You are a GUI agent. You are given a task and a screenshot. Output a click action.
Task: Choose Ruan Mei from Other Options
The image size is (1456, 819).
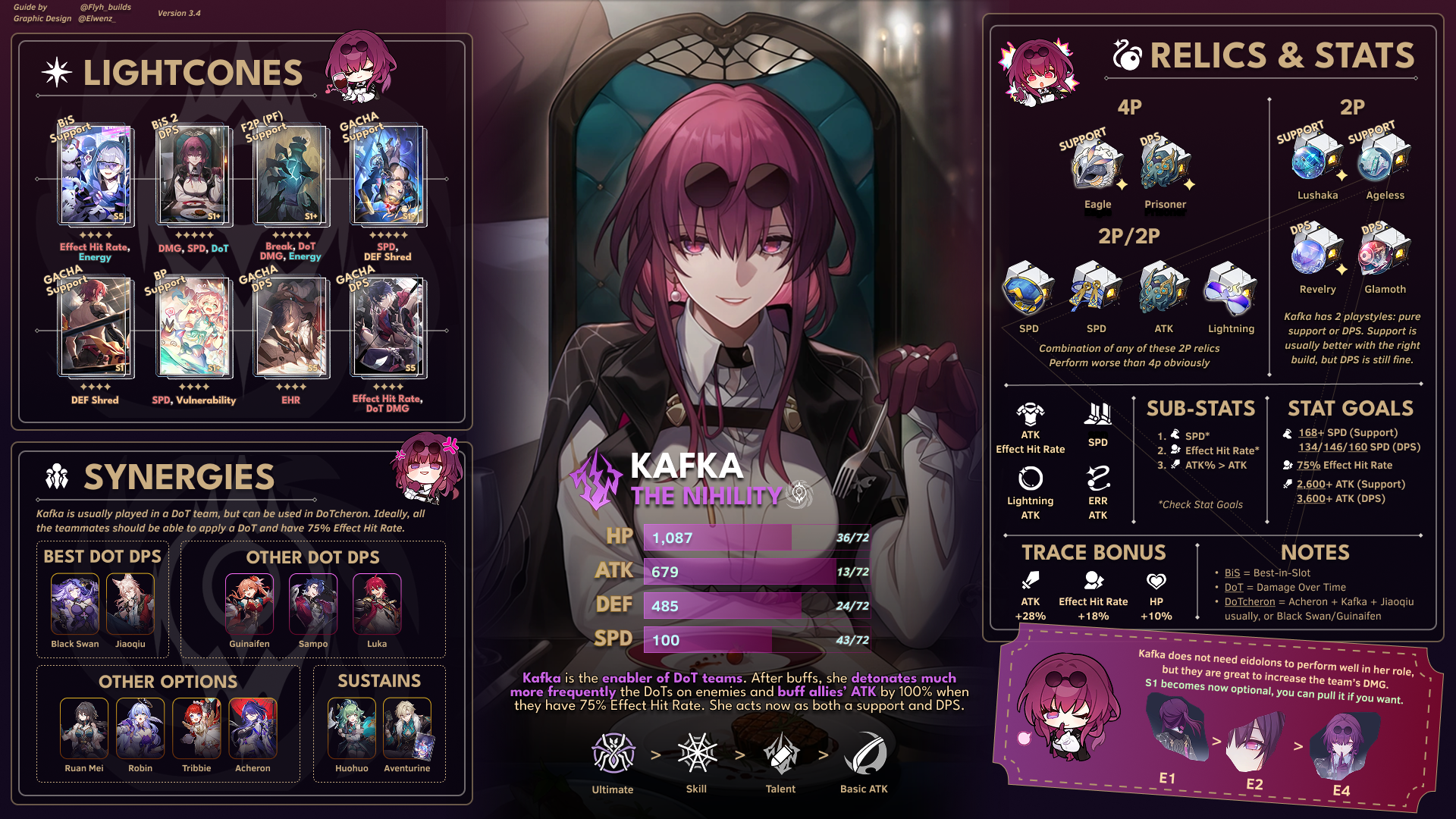coord(84,728)
